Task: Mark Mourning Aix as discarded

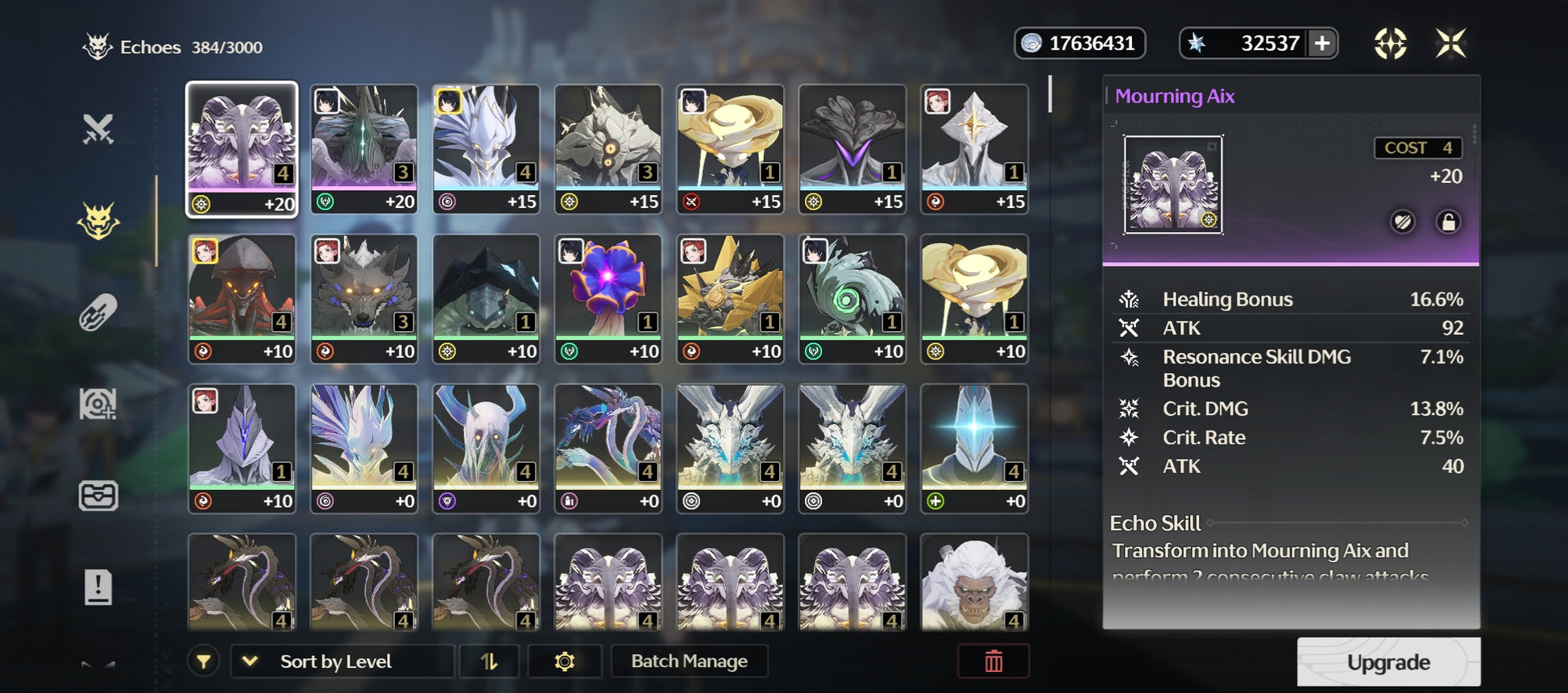Action: pos(1402,222)
